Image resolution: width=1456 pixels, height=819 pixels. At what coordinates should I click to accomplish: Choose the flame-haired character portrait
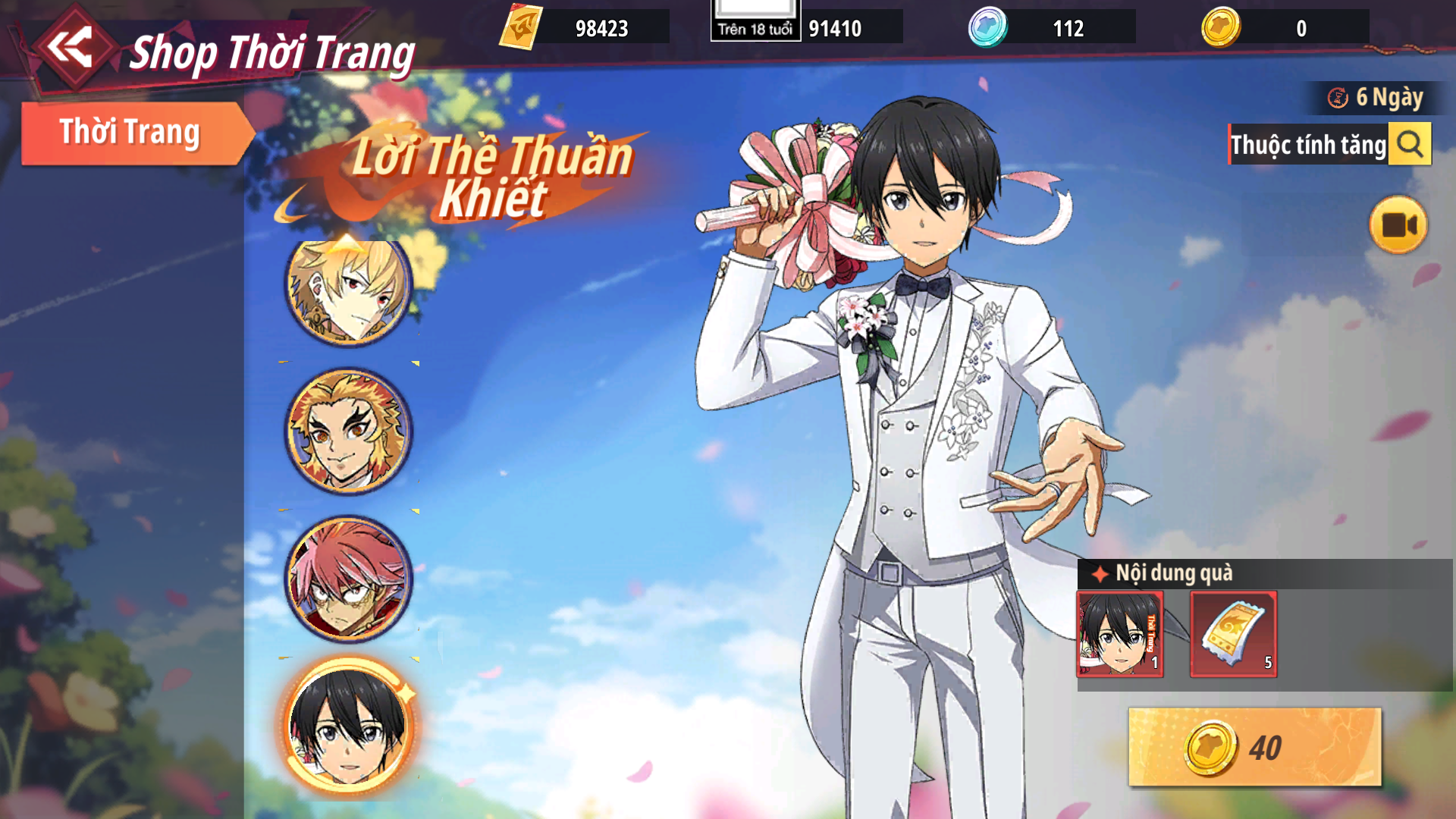tap(349, 431)
